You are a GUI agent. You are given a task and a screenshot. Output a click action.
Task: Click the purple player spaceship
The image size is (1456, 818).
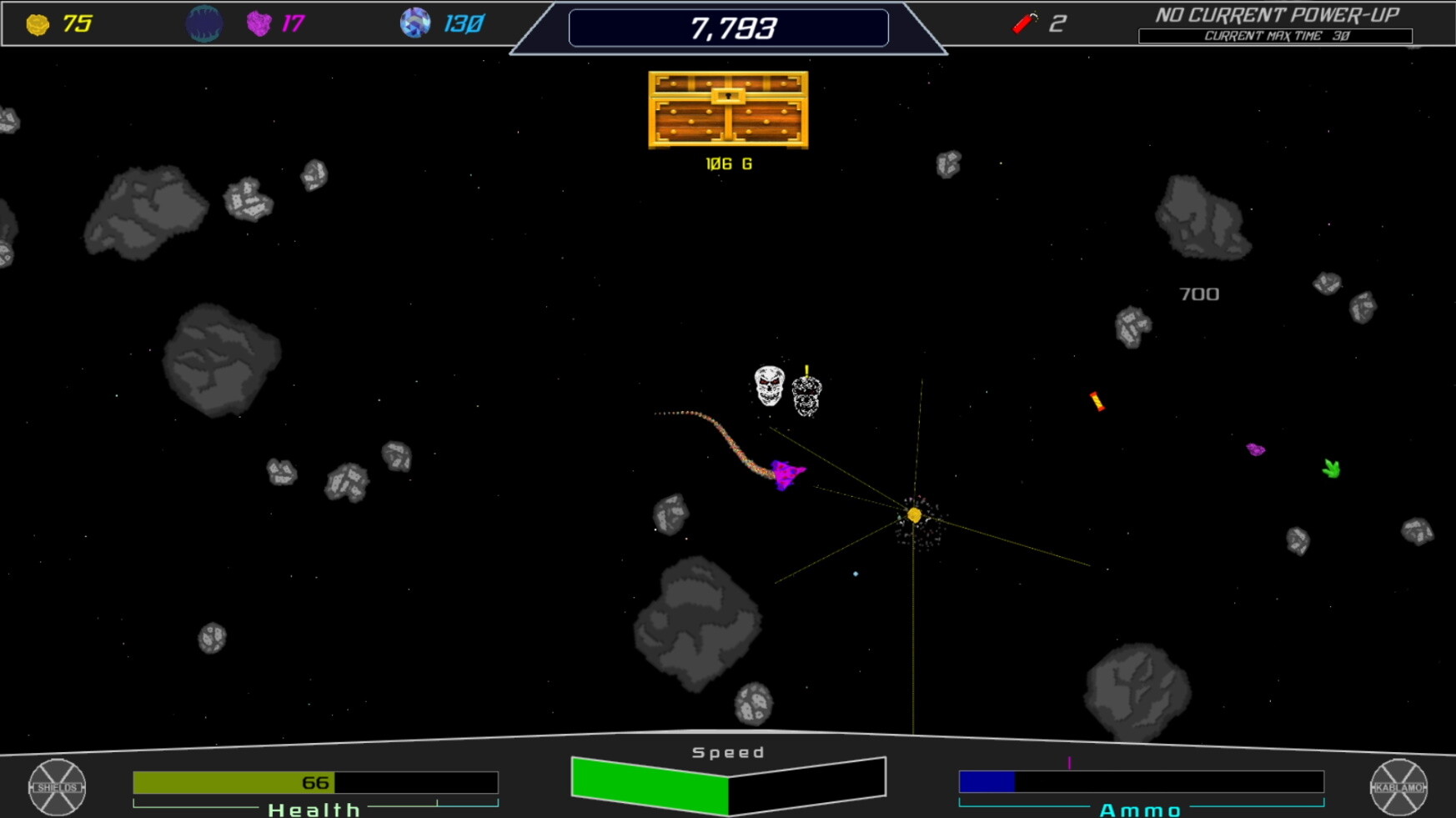[x=786, y=477]
